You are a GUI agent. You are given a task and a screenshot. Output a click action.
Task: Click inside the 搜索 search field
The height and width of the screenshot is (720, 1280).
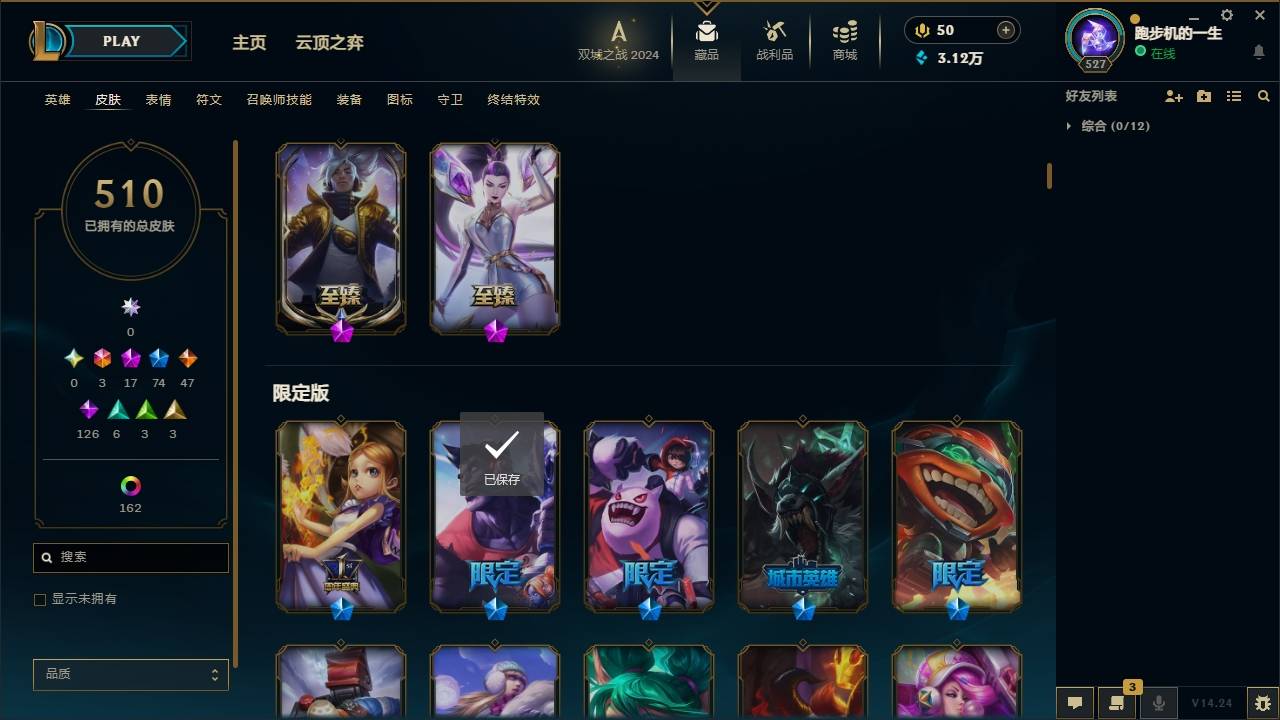click(130, 557)
